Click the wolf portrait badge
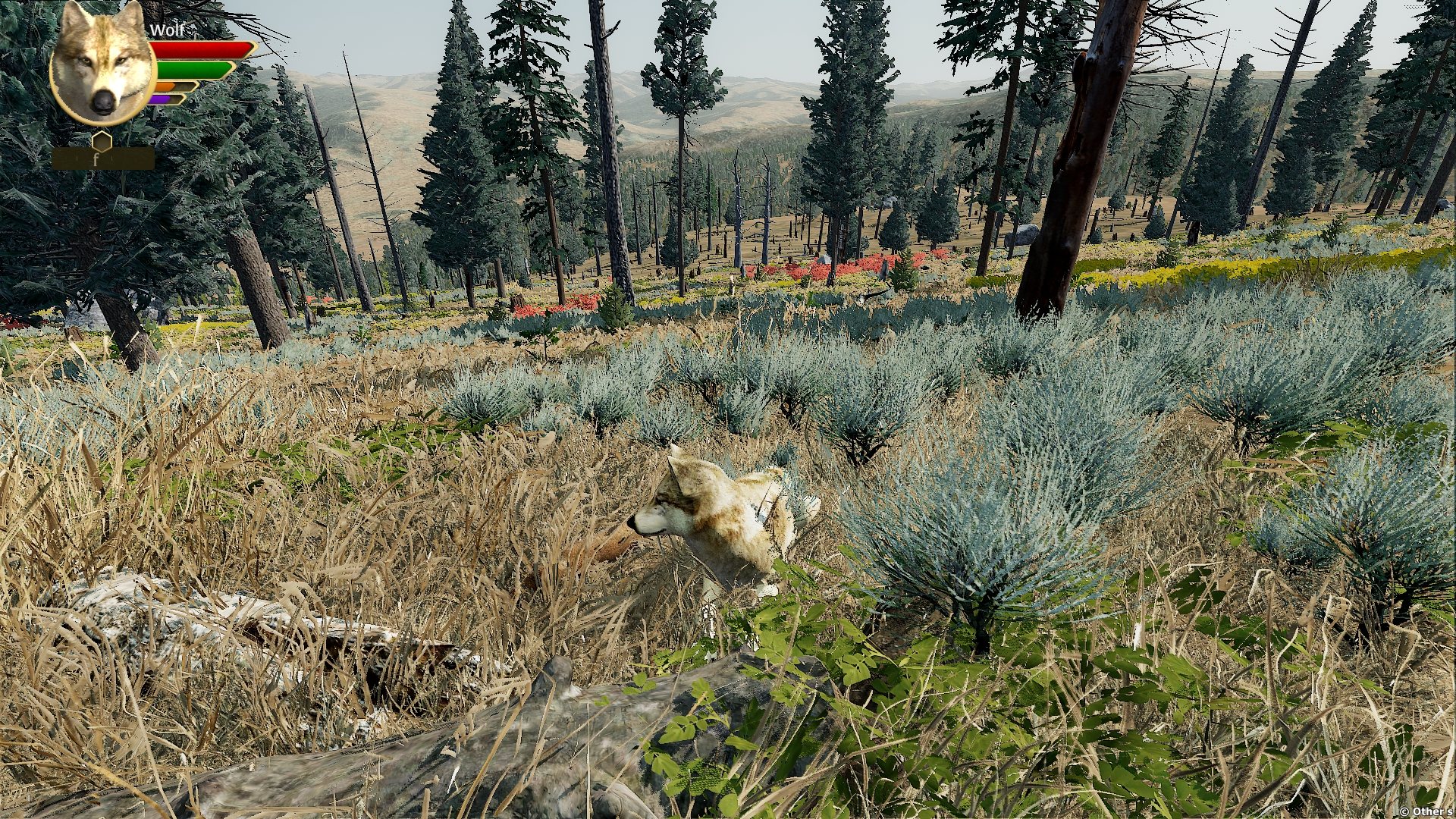 pos(102,65)
